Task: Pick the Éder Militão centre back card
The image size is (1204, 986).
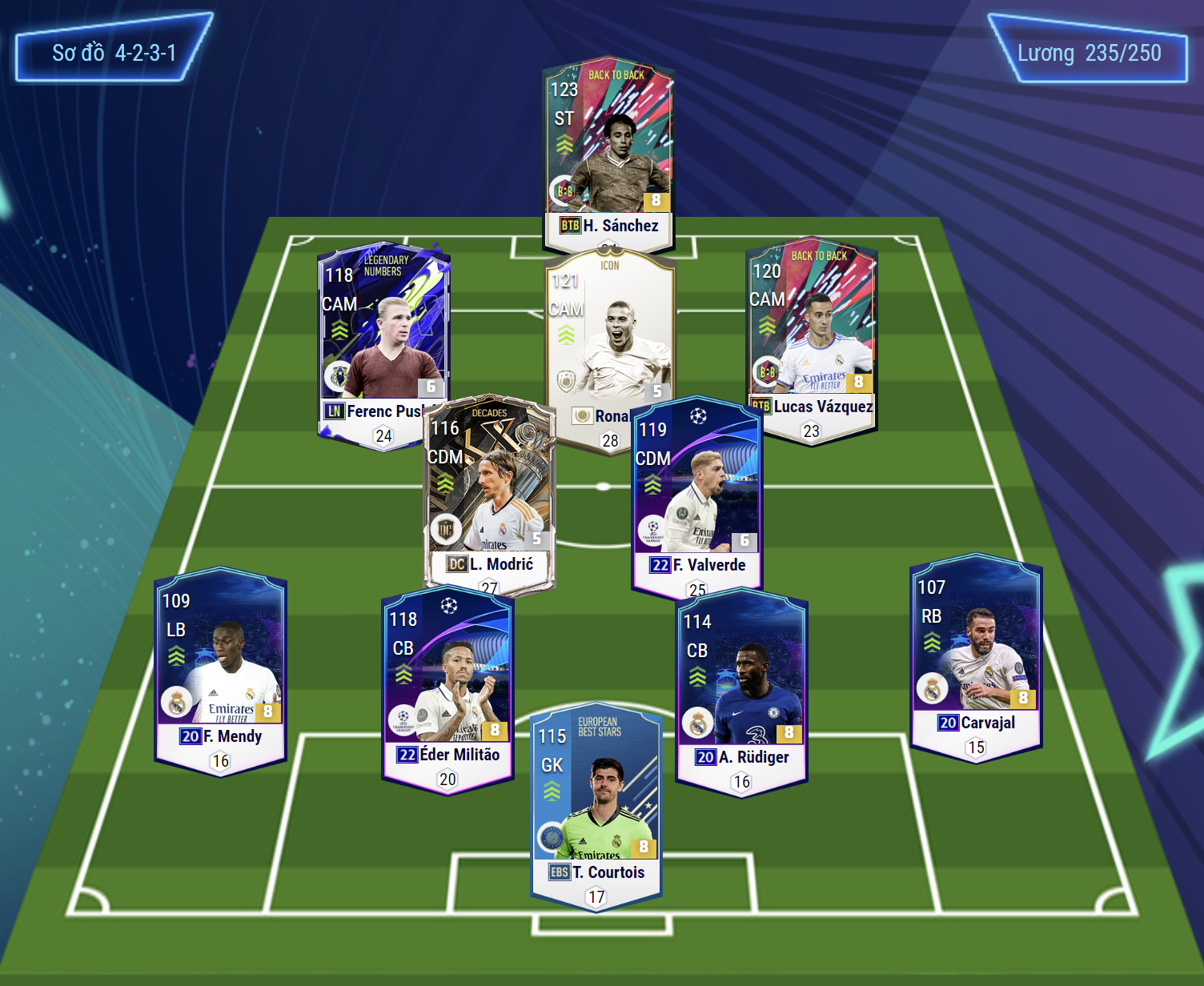Action: [447, 688]
